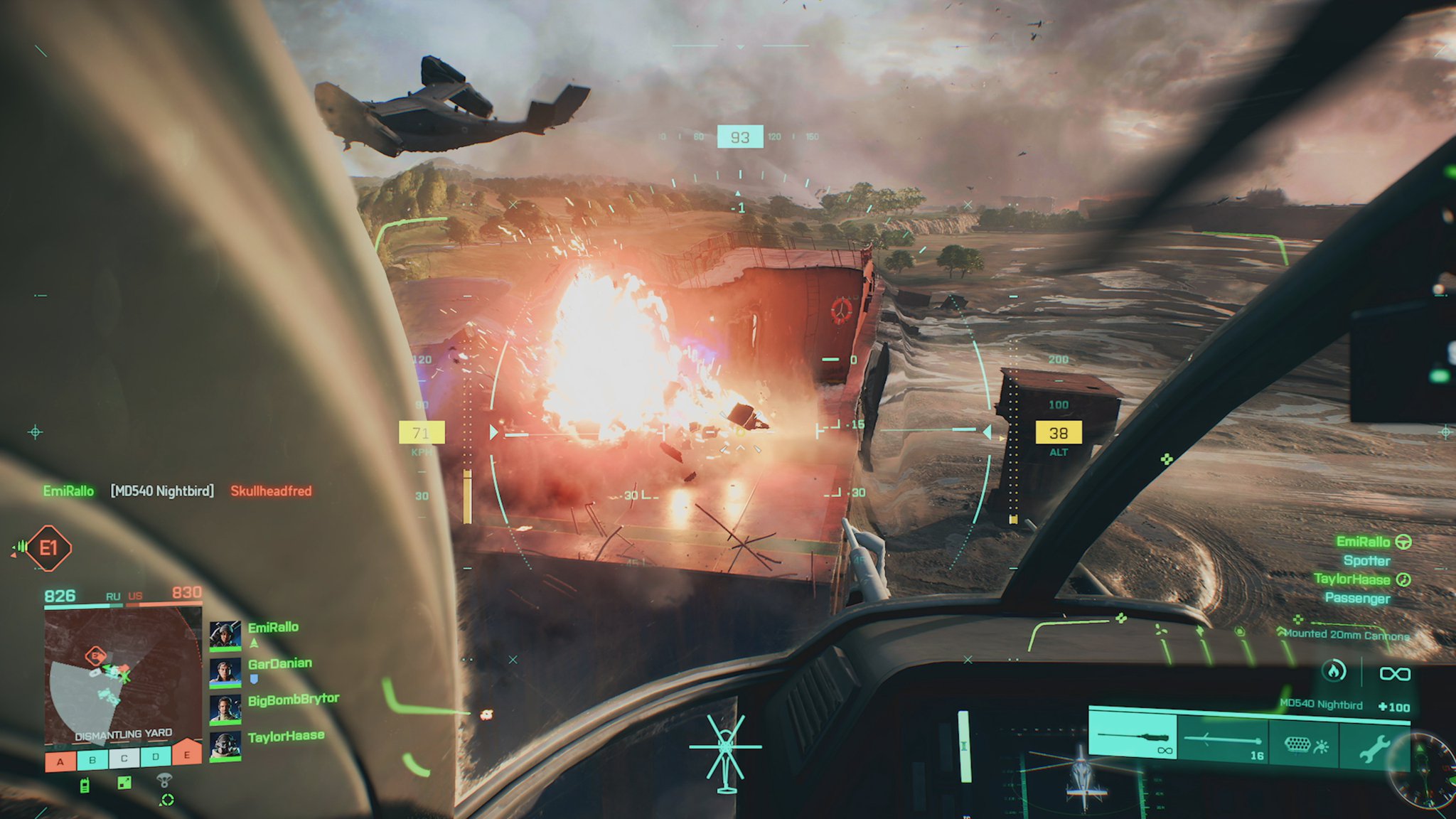Select objective D flag indicator

coord(156,756)
